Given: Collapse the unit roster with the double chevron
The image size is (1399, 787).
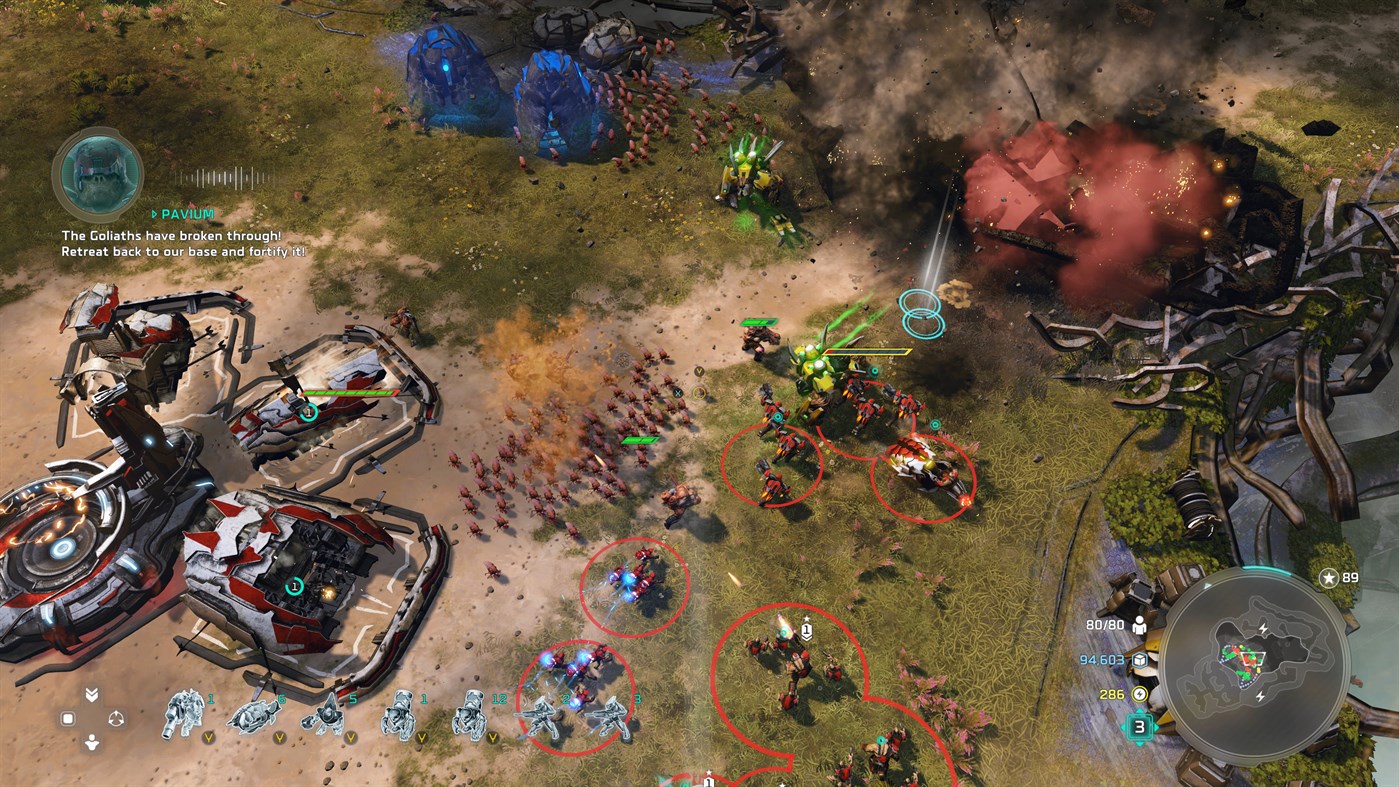Looking at the screenshot, I should 92,695.
